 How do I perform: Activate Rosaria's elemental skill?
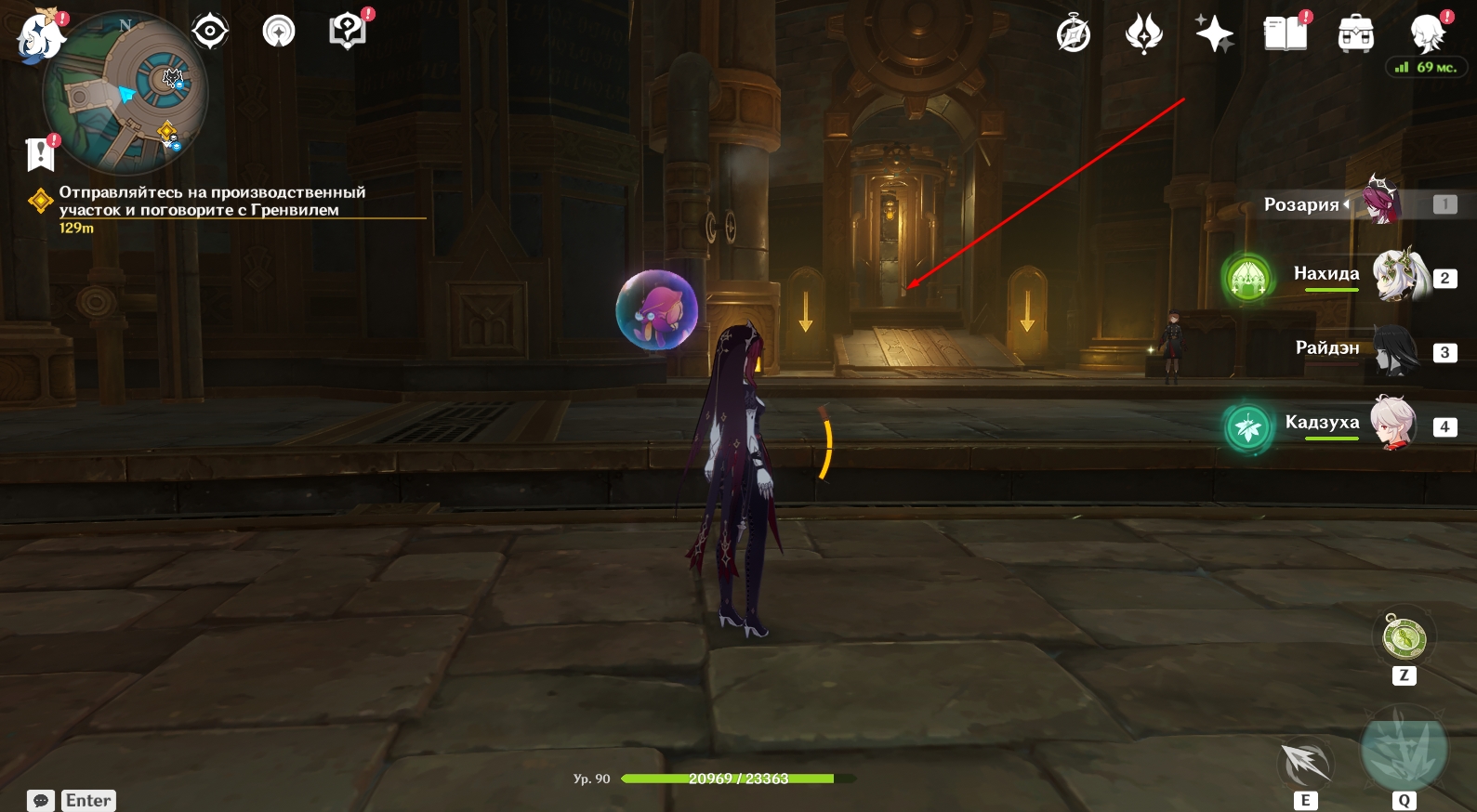point(1305,764)
